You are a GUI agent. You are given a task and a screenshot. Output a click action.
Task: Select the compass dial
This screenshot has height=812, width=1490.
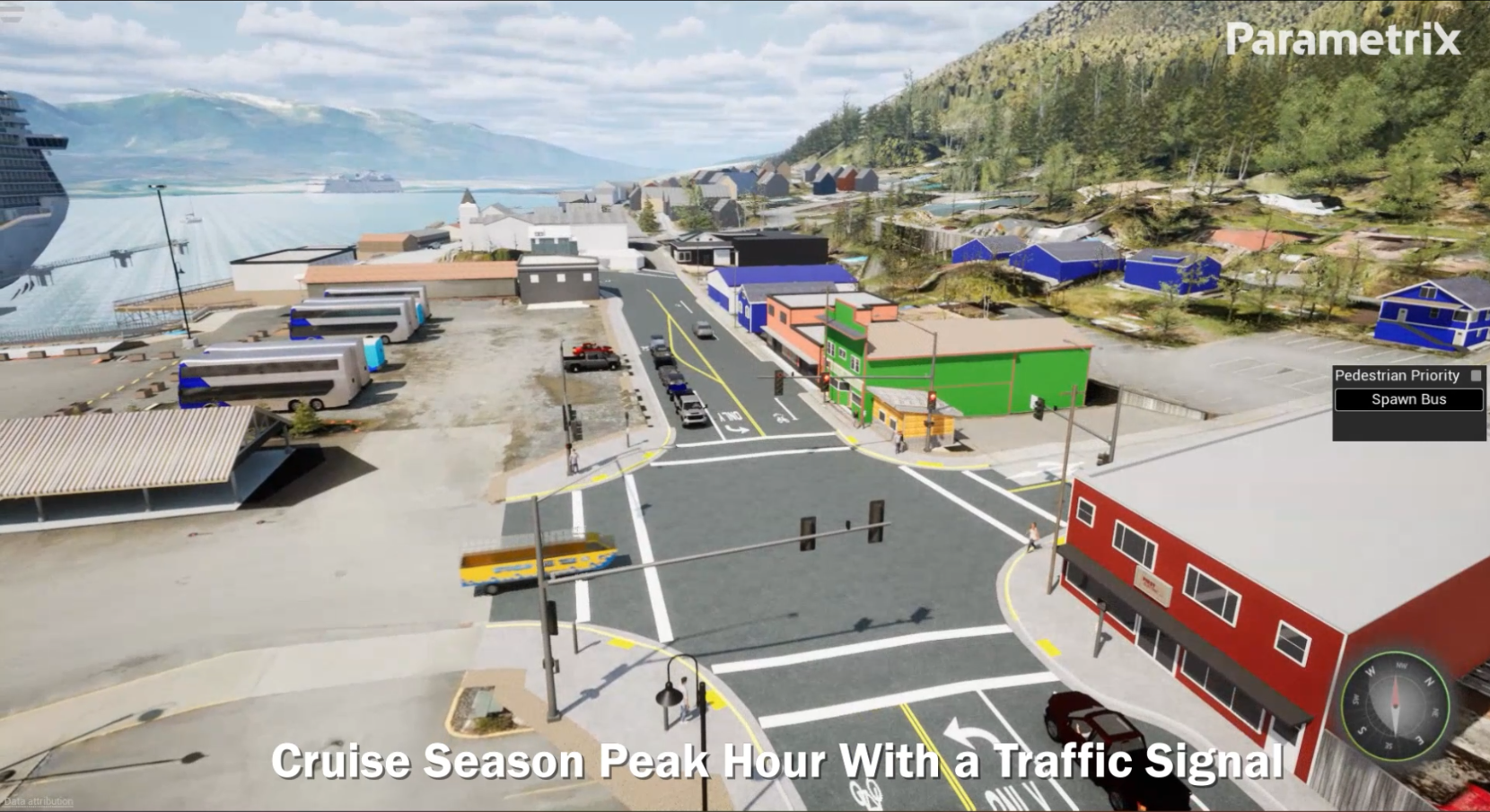1394,707
